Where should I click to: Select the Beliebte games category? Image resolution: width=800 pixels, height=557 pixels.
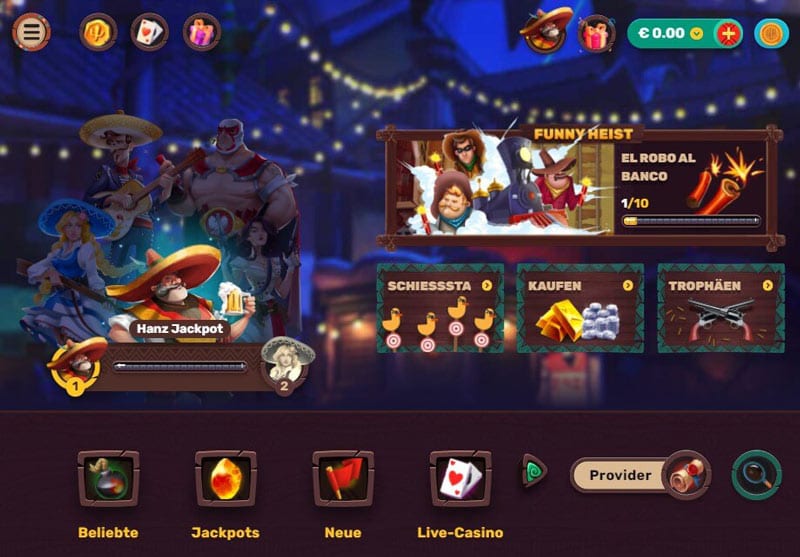(x=108, y=480)
